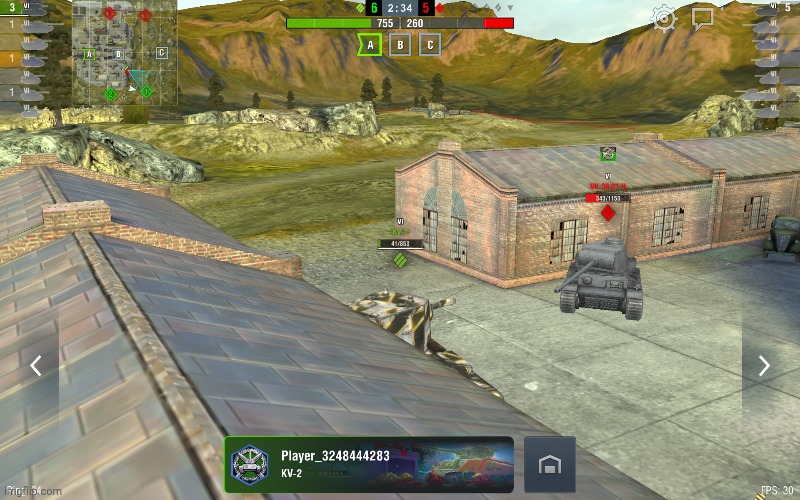The height and width of the screenshot is (500, 800).
Task: Select the Player_3248444283 KV-2 panel
Action: coord(369,465)
